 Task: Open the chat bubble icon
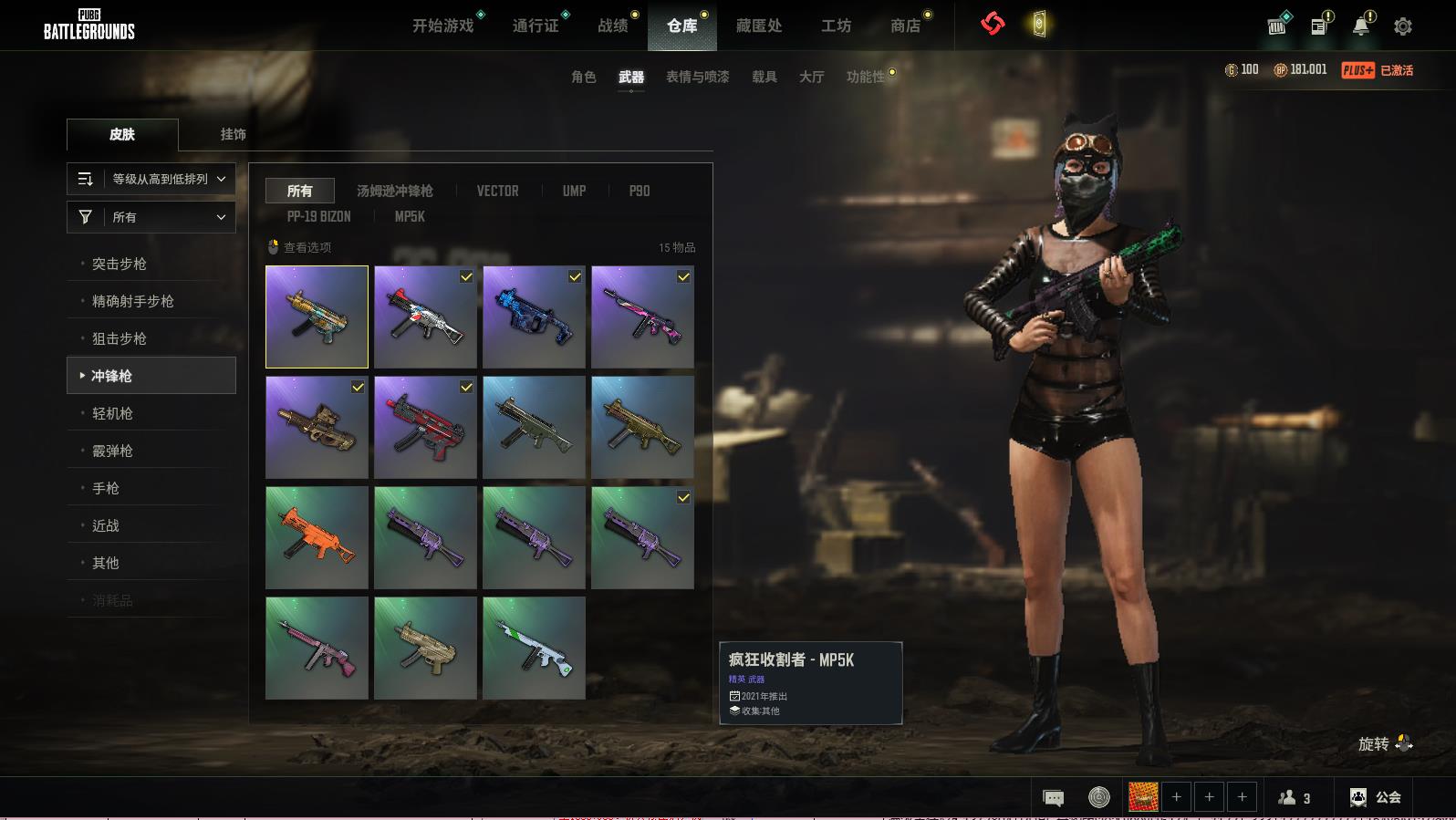tap(1053, 798)
